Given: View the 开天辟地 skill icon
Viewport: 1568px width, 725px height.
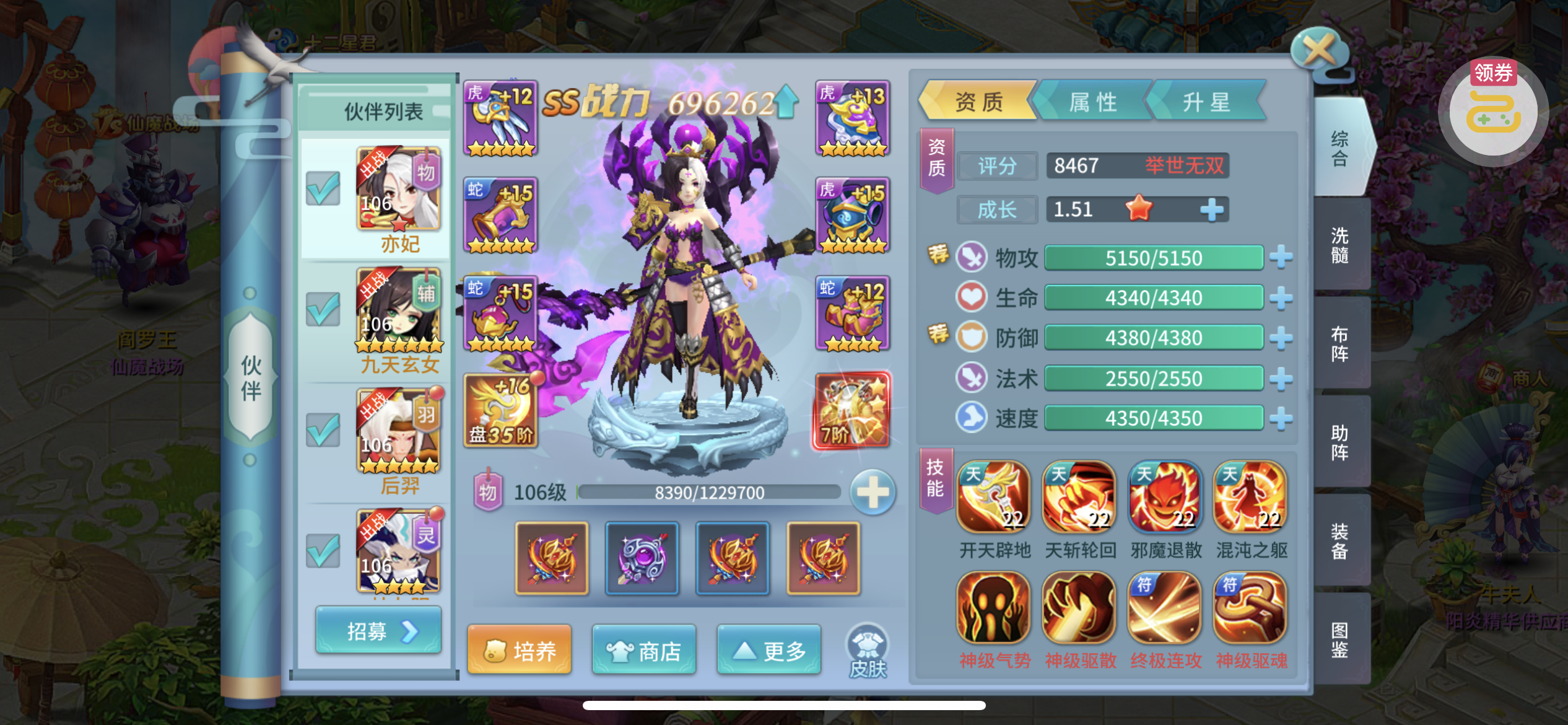Looking at the screenshot, I should tap(994, 497).
